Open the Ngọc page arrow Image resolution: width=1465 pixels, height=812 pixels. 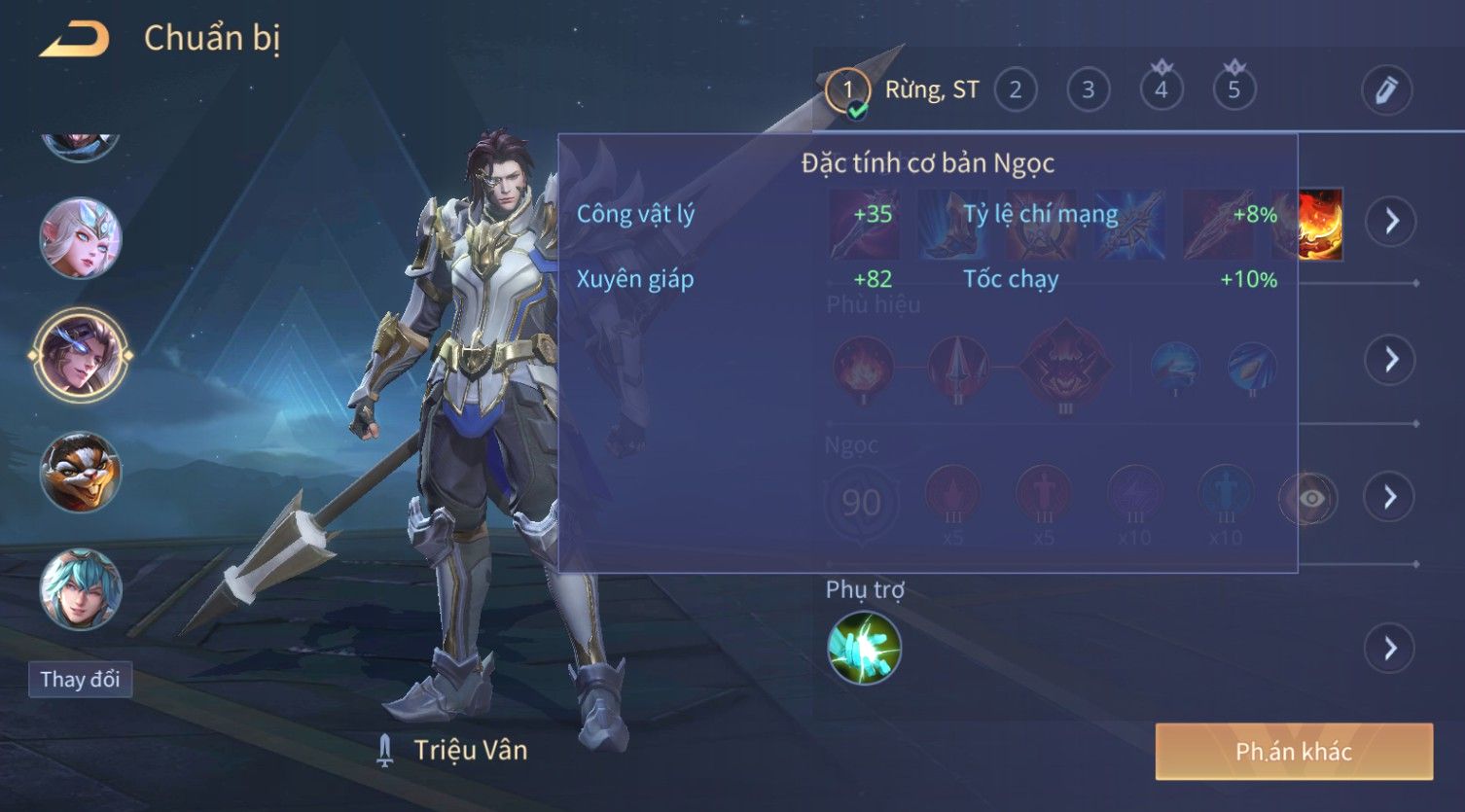1391,498
